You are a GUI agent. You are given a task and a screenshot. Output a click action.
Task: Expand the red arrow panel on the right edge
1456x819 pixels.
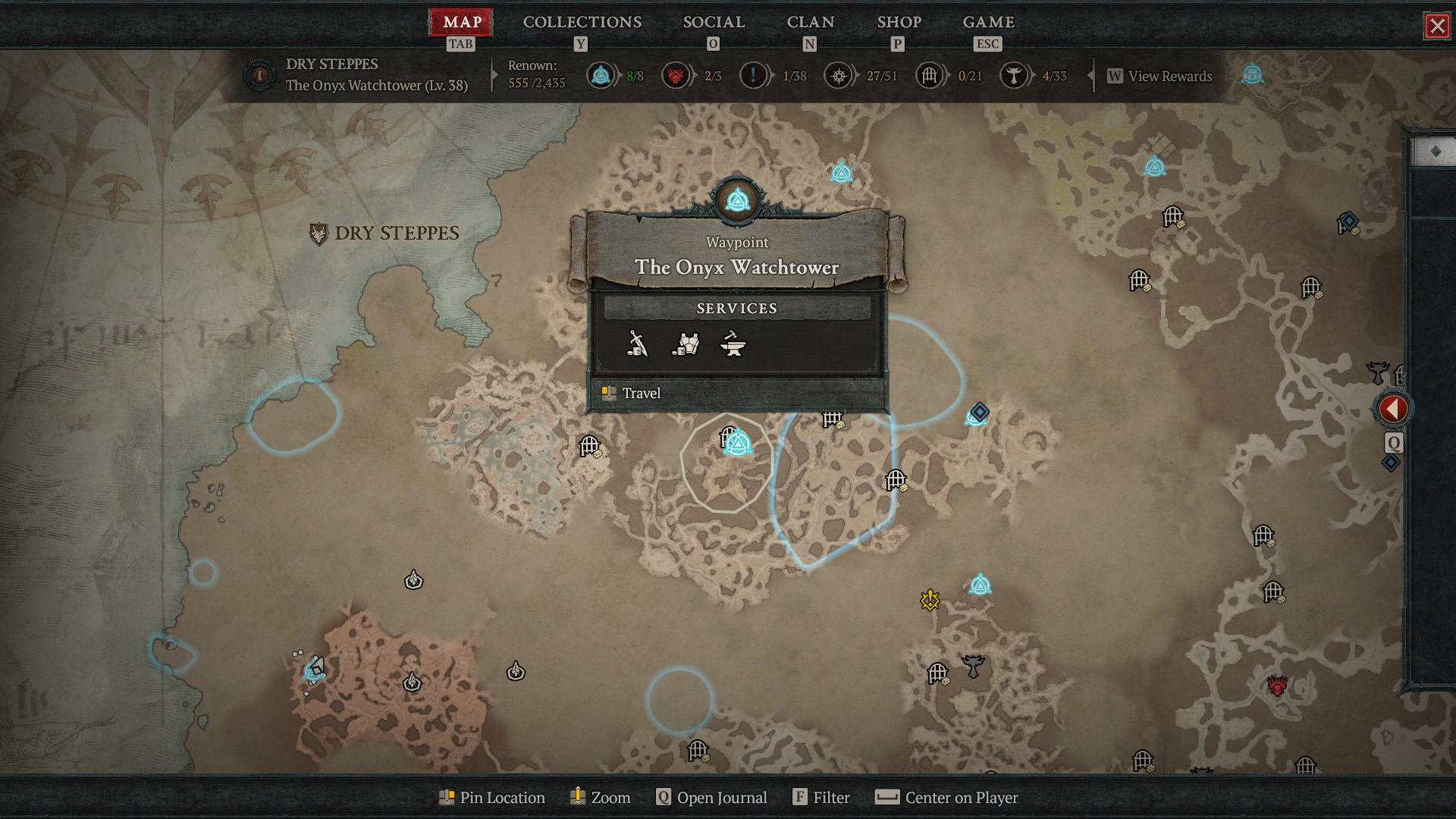1394,408
